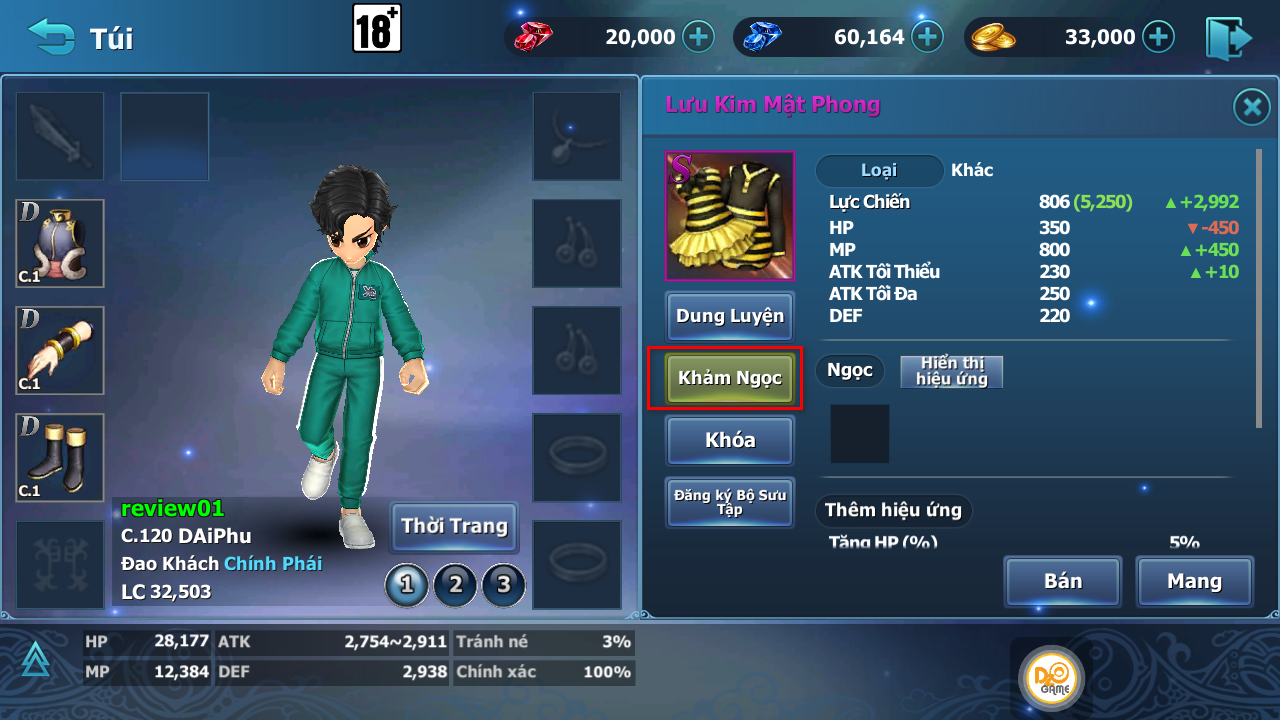Viewport: 1280px width, 720px height.
Task: Equip the item with Mang
Action: 1194,581
